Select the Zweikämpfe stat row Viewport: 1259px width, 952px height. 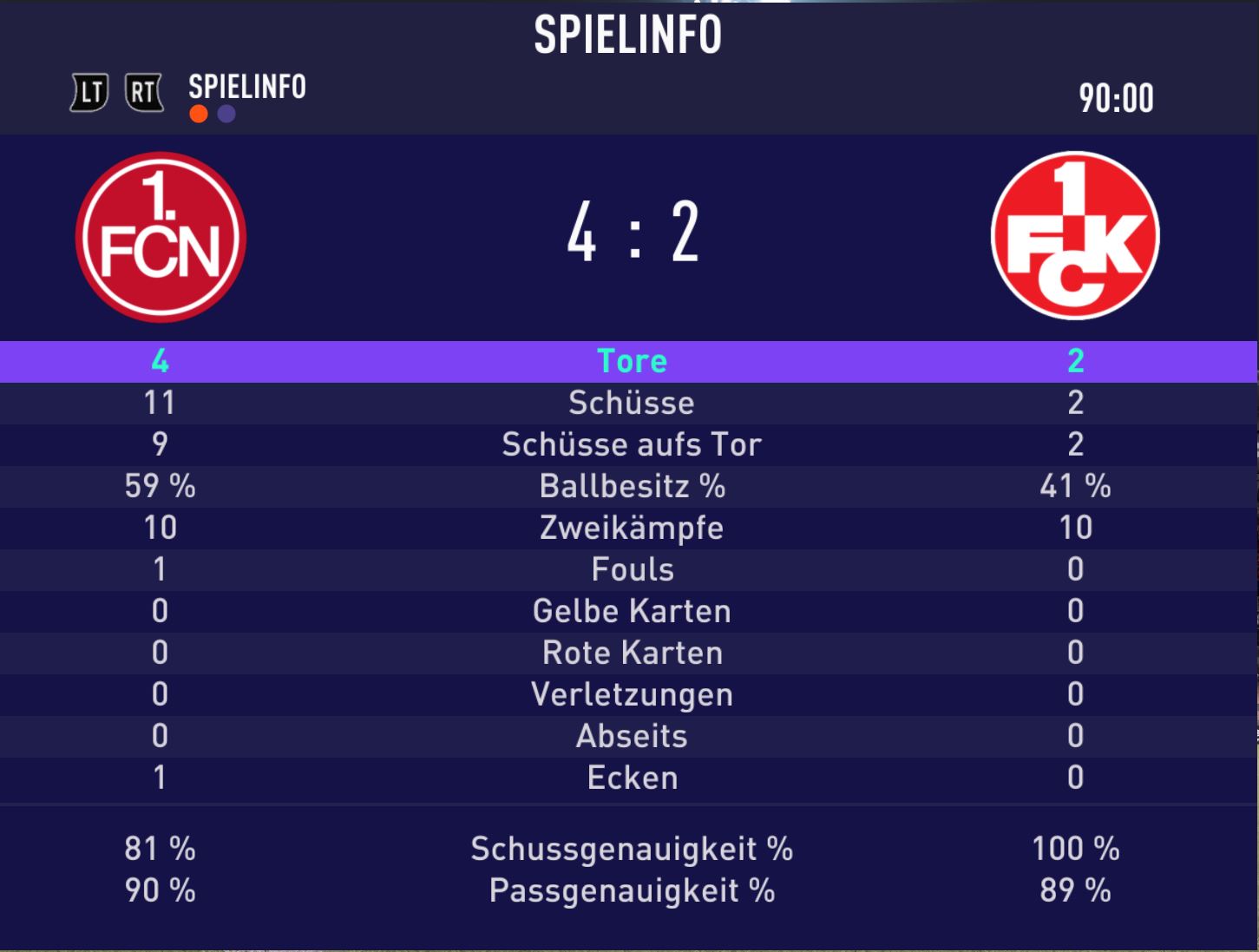pyautogui.click(x=631, y=528)
